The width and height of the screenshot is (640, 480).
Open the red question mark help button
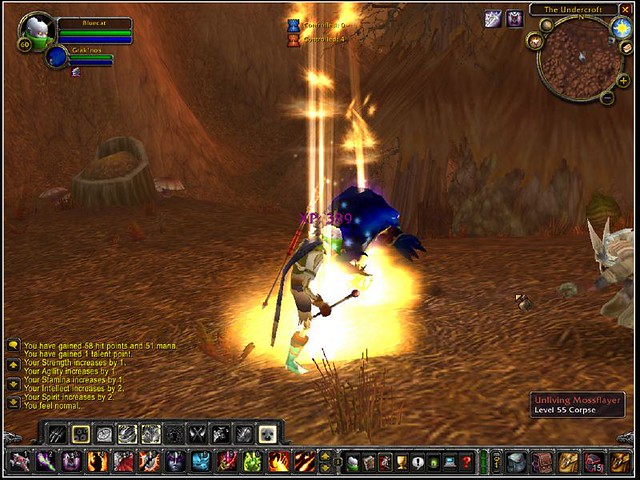pyautogui.click(x=466, y=462)
